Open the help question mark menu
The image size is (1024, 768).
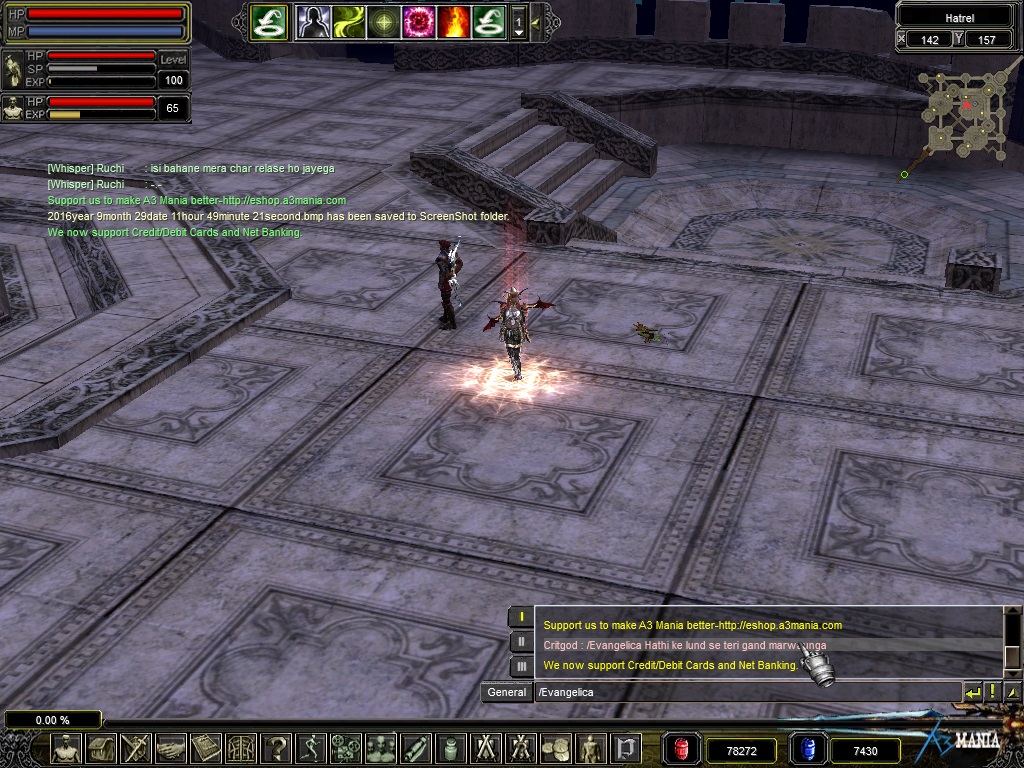point(275,748)
